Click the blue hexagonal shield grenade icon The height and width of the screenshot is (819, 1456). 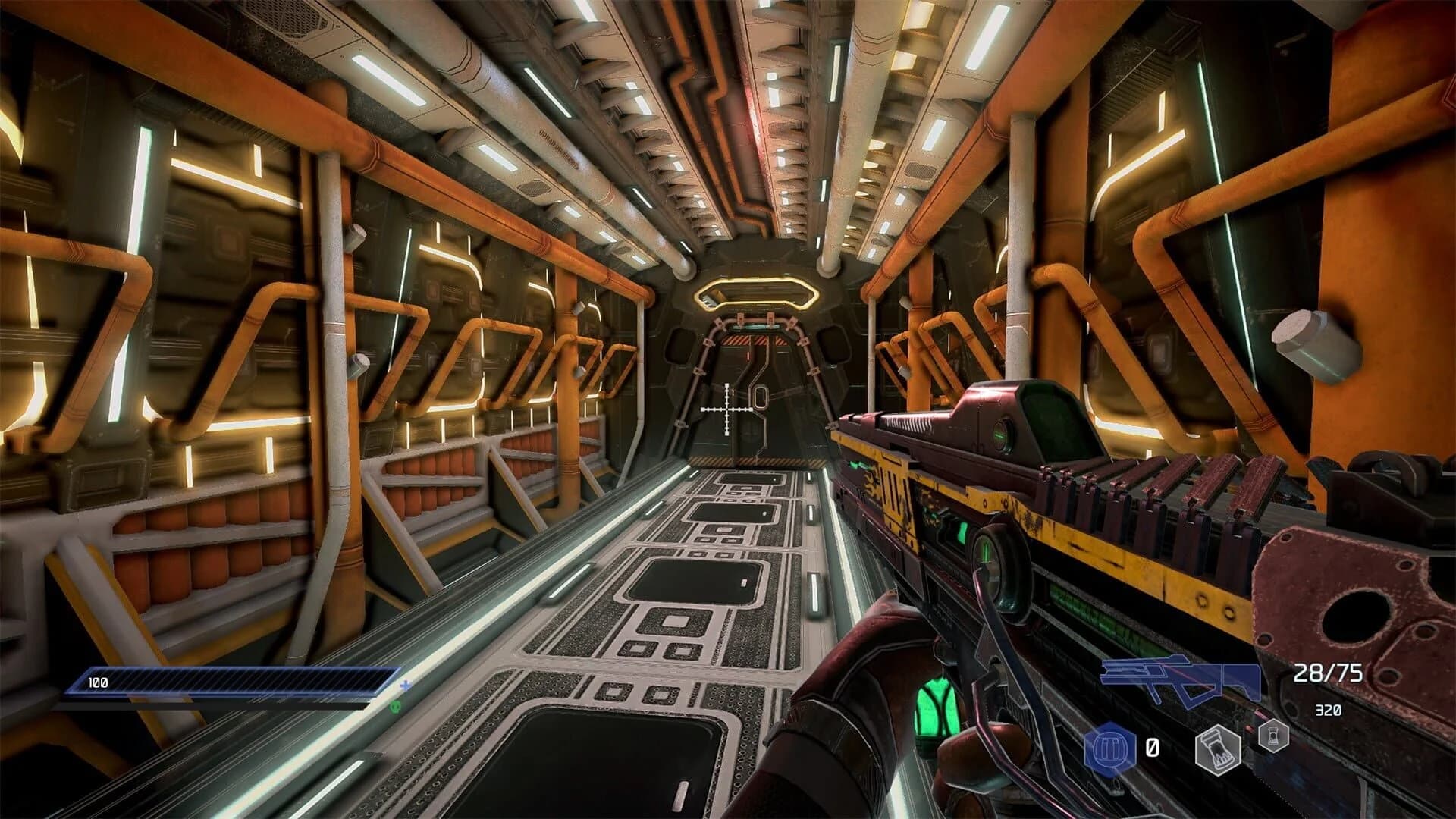1109,745
